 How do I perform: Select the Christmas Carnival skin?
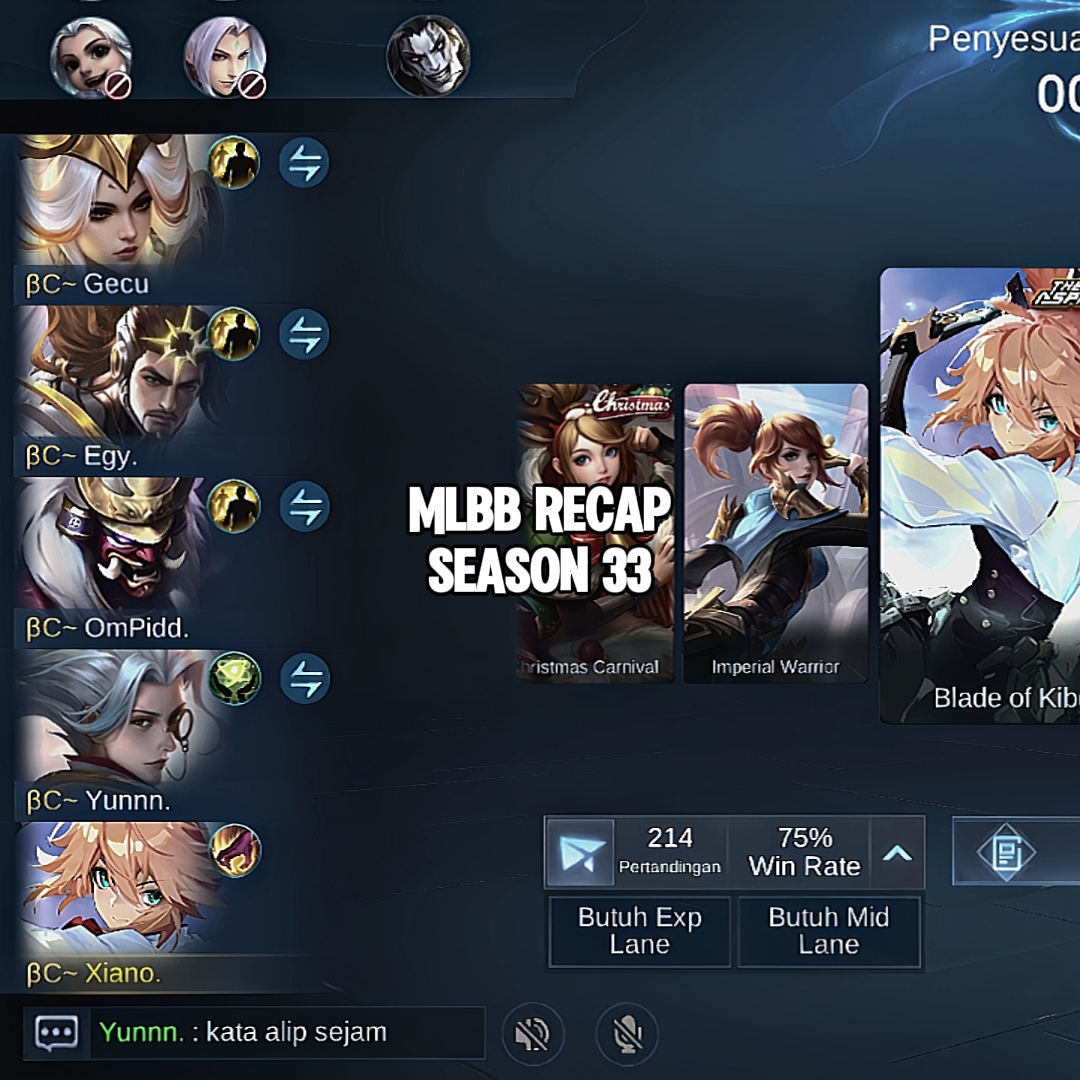tap(594, 532)
